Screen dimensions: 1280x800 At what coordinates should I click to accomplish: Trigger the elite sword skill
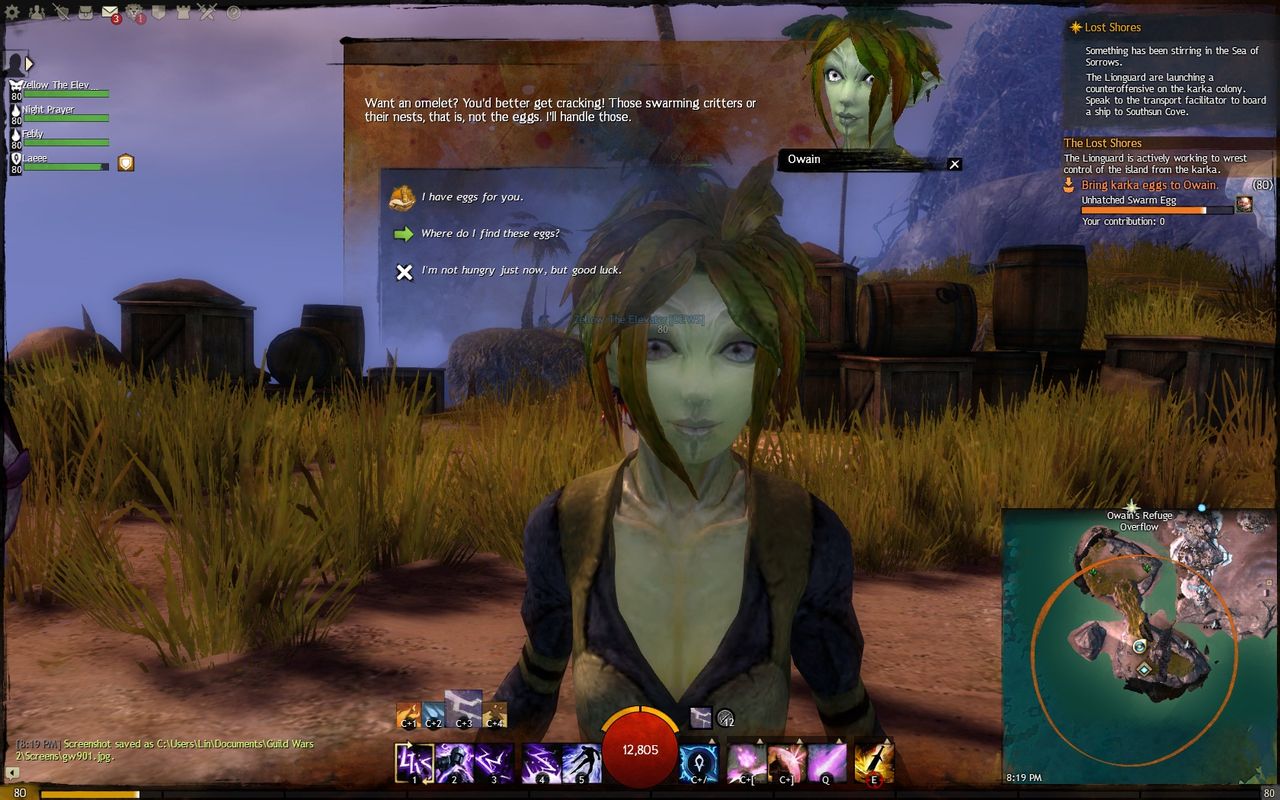pos(873,763)
